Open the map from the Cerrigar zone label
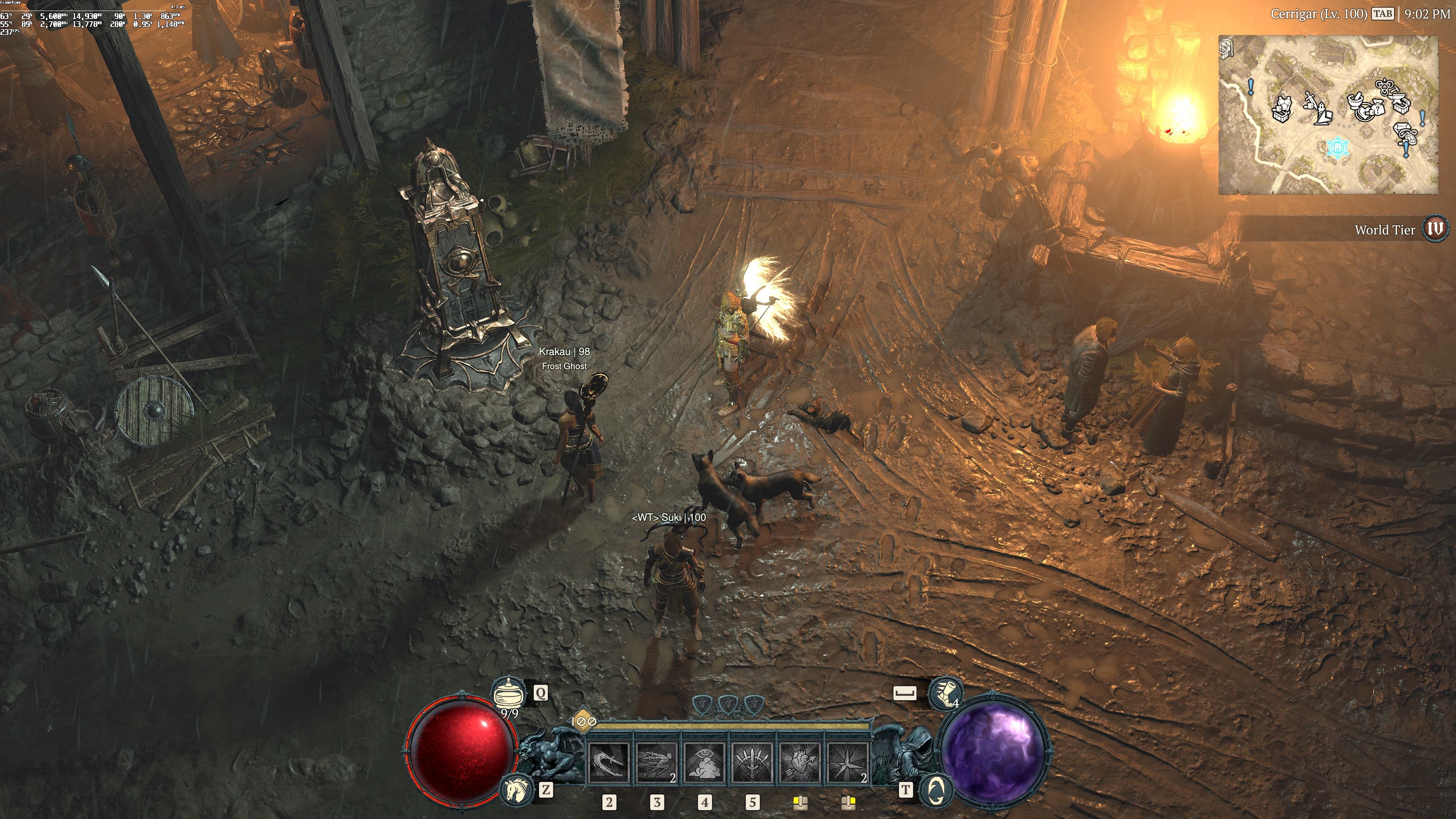1456x819 pixels. (1318, 14)
